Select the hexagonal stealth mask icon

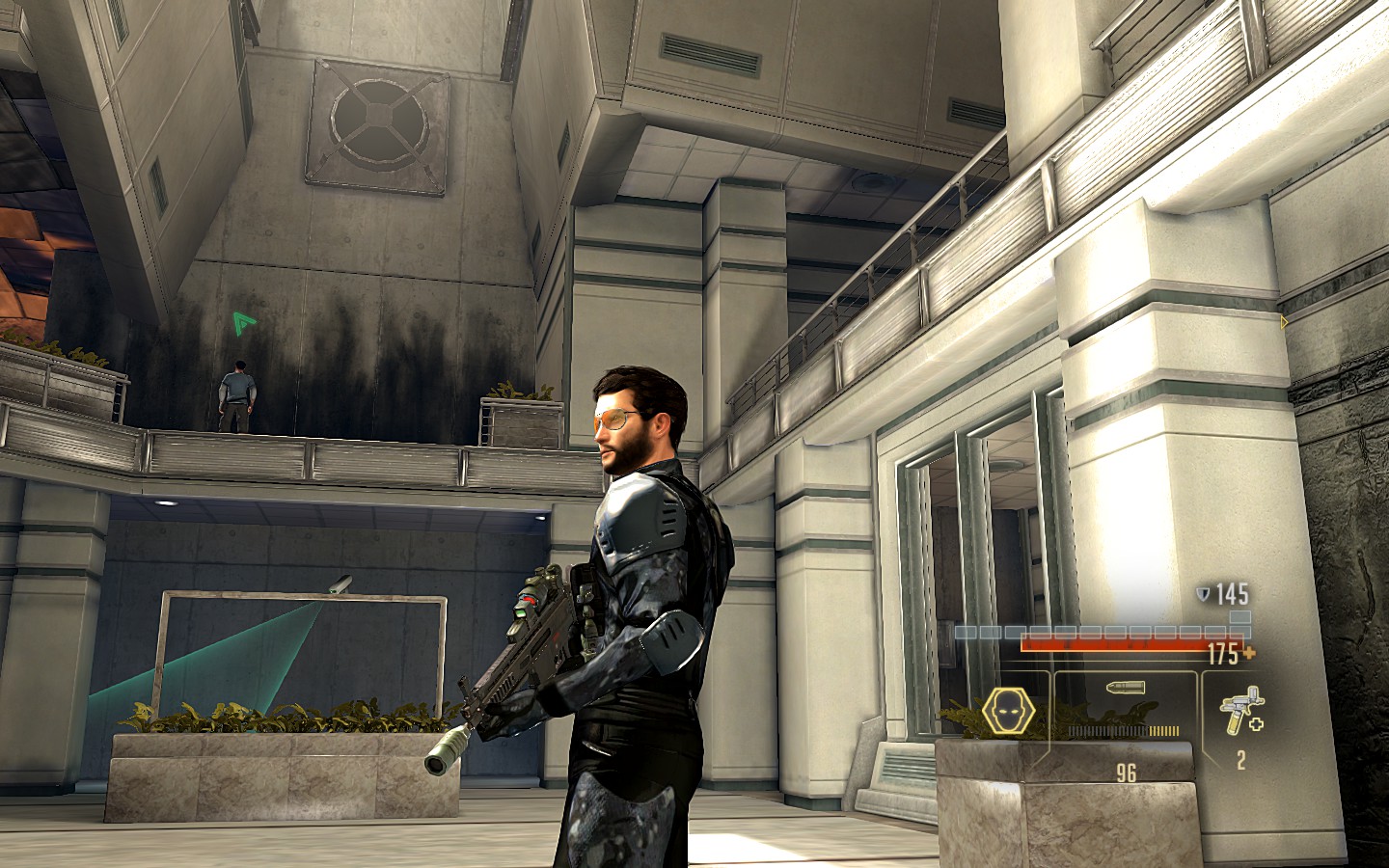point(1009,712)
